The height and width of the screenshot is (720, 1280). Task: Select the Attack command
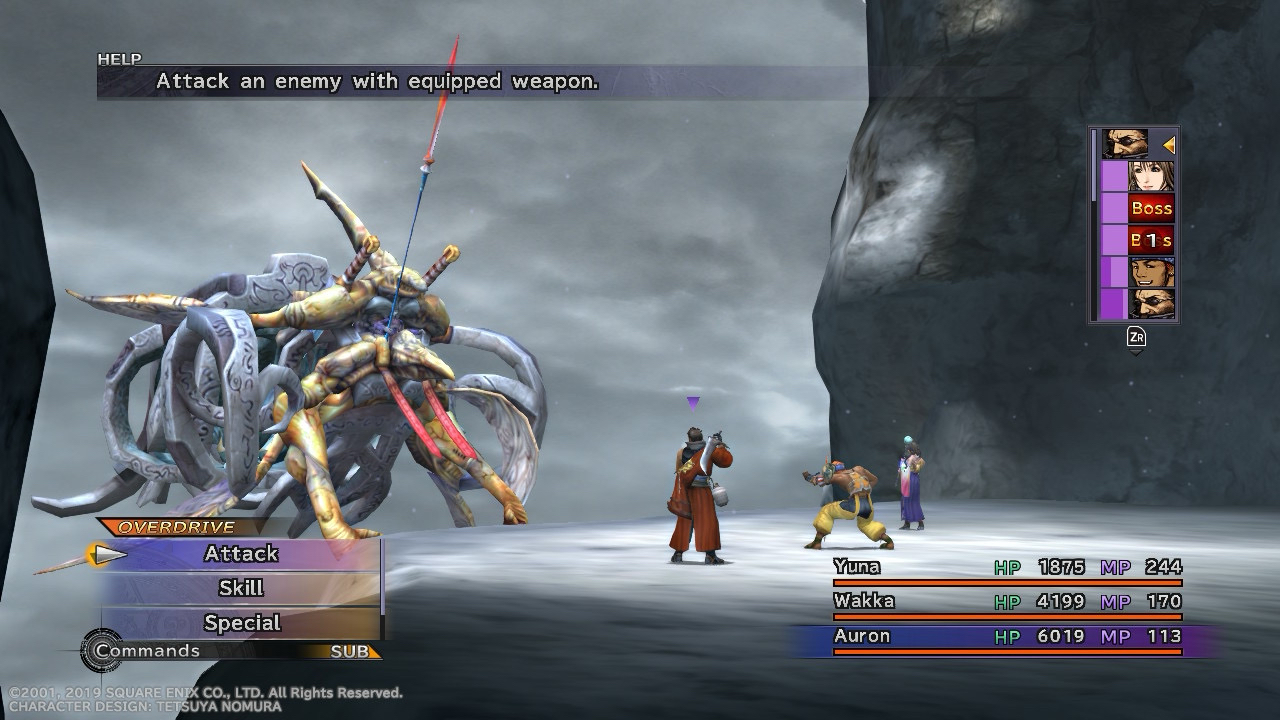tap(241, 554)
